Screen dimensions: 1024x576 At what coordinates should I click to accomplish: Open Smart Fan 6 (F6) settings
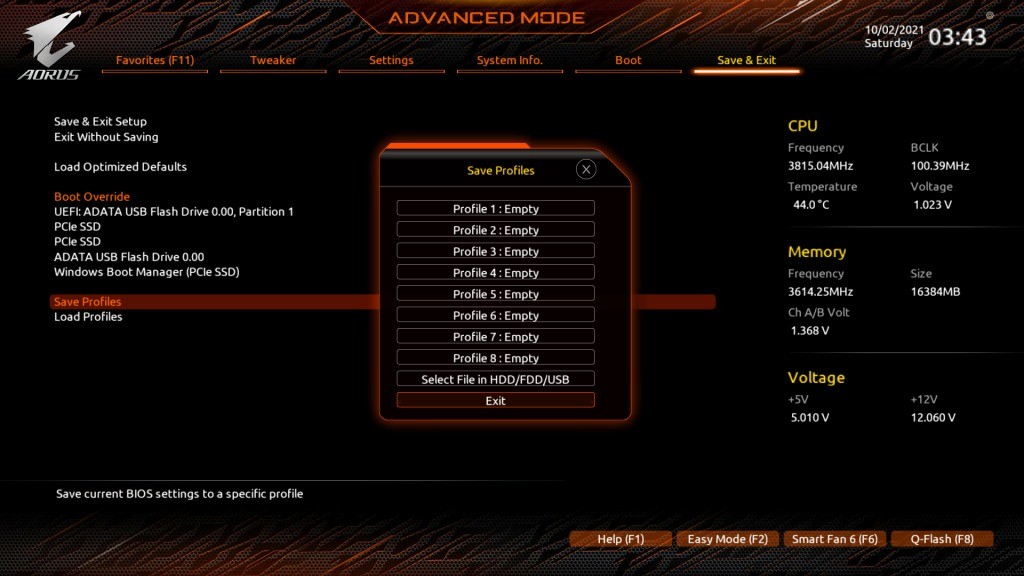coord(834,539)
